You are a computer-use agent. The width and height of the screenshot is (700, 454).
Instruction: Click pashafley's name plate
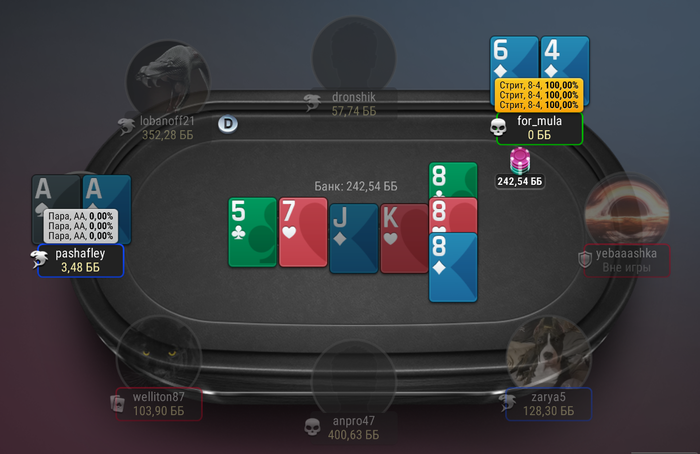point(81,261)
